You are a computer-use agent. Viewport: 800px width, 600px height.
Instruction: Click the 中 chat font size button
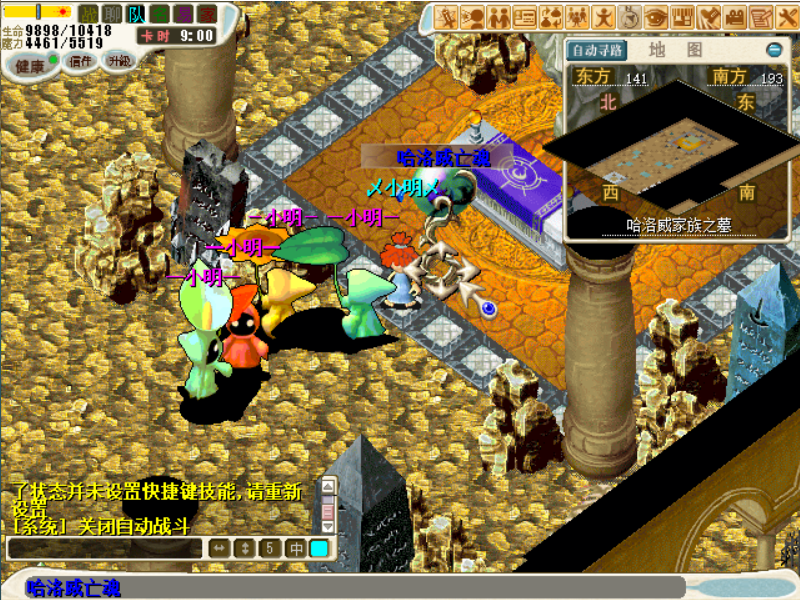[x=296, y=548]
